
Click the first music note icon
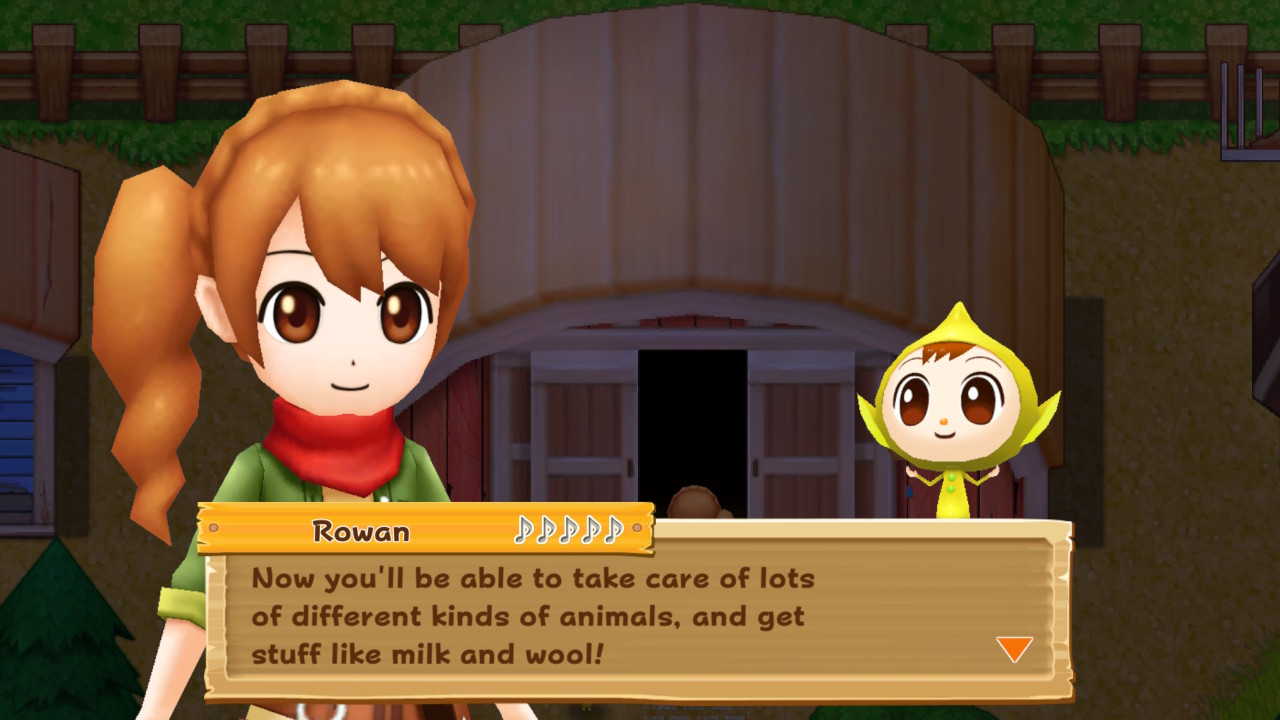click(x=524, y=531)
